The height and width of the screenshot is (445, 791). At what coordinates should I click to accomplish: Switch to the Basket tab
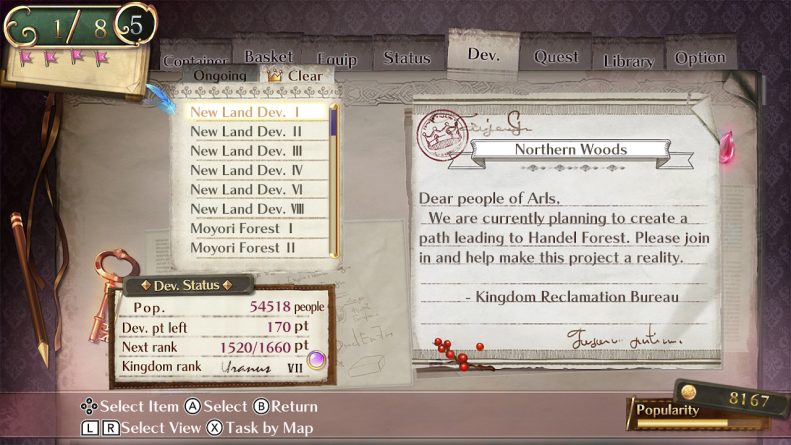pos(268,57)
